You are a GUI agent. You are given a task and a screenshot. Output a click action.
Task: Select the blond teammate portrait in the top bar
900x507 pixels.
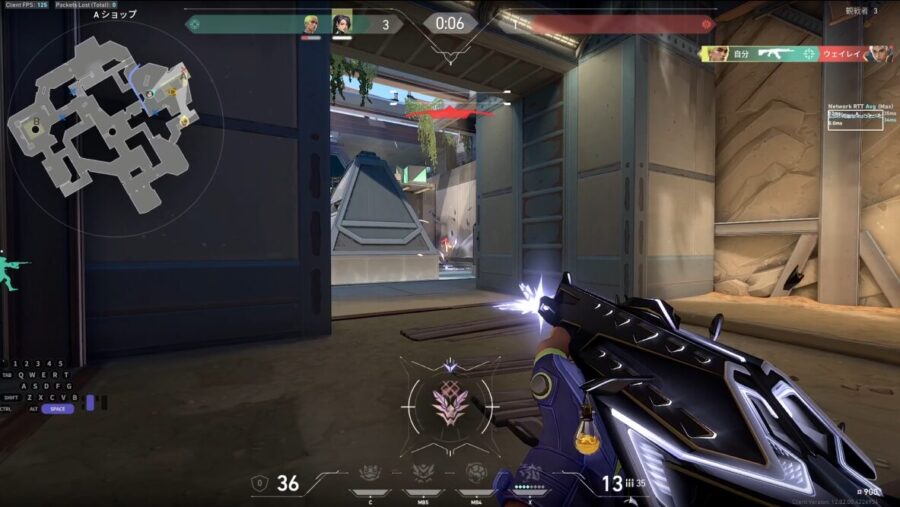pyautogui.click(x=312, y=24)
